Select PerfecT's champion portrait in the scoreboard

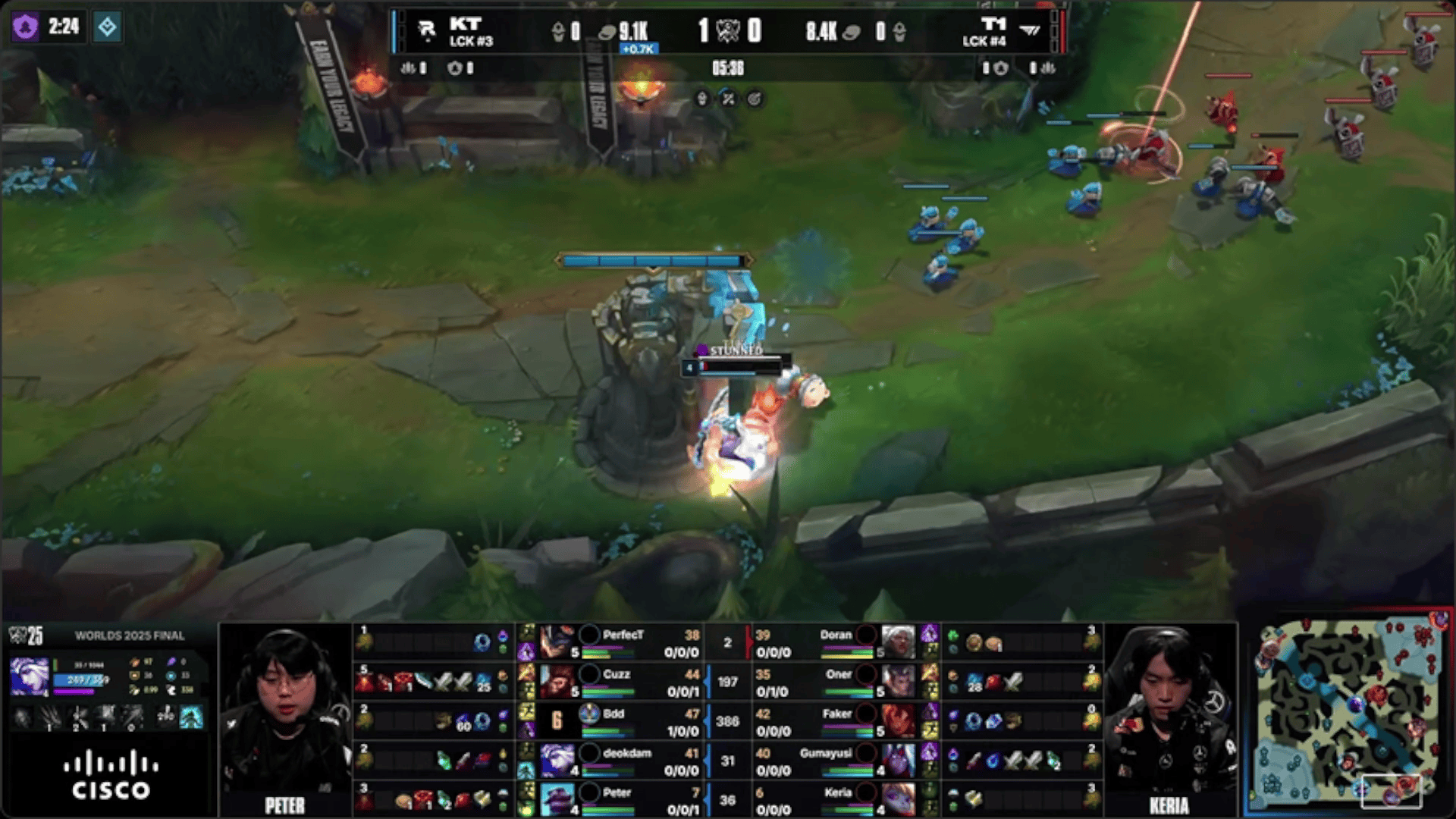click(557, 642)
